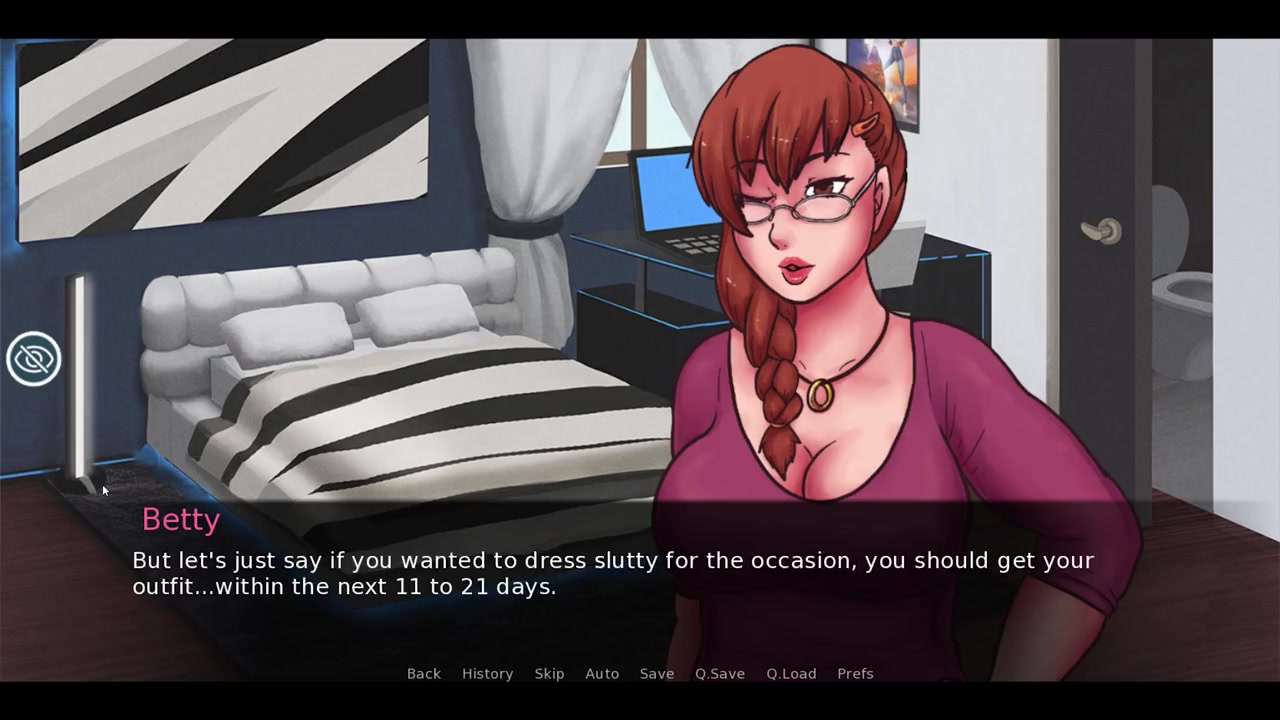Turn on Auto advance
The height and width of the screenshot is (720, 1280).
pyautogui.click(x=602, y=674)
